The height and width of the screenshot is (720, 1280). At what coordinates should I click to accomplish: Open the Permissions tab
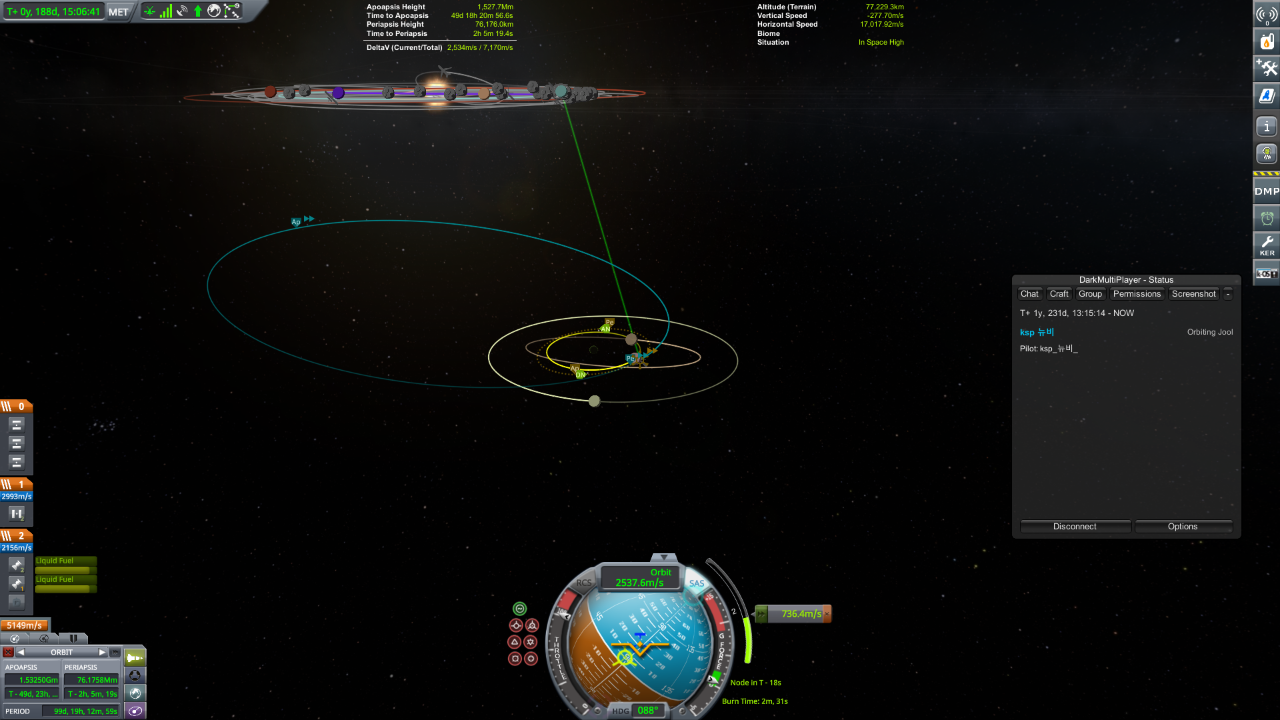click(1137, 294)
